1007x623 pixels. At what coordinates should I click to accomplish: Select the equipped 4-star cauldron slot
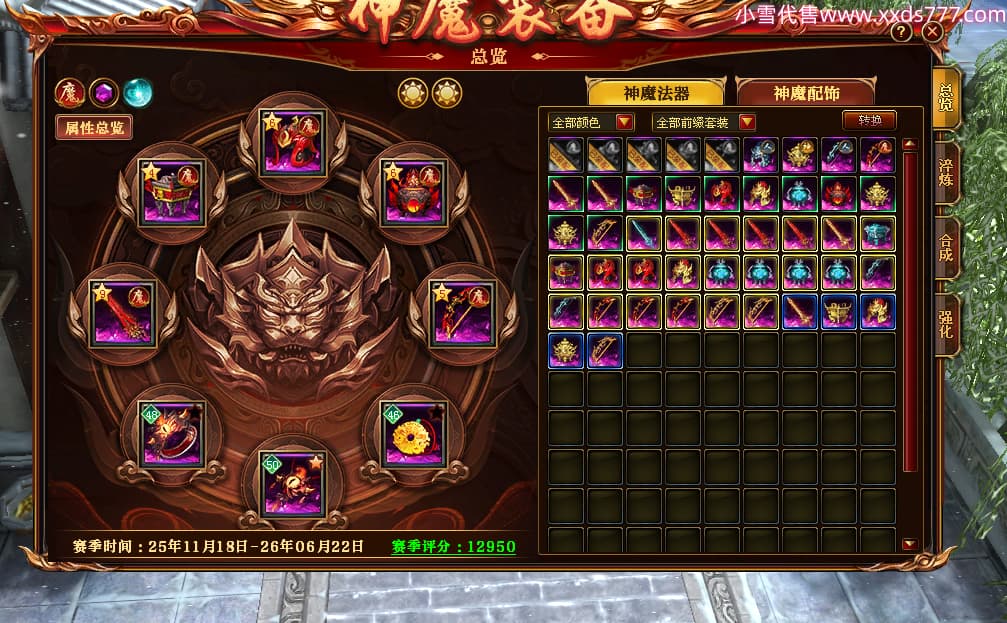tap(171, 192)
